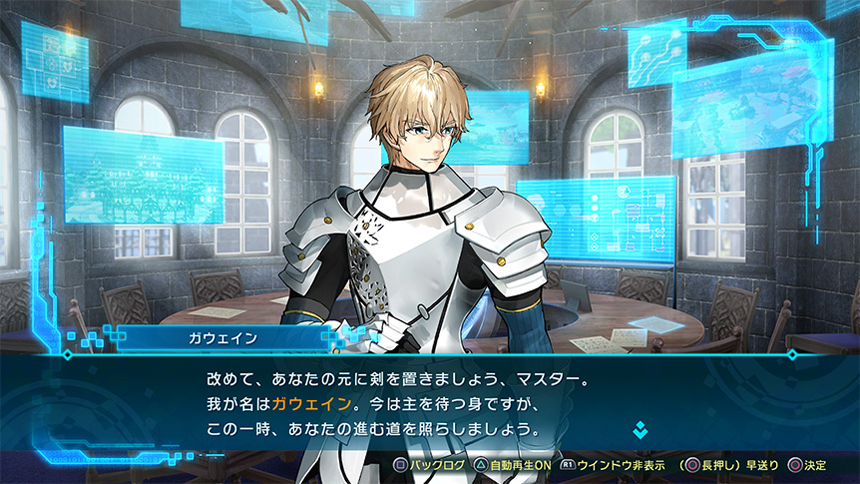Advance dialogue with the blue continue arrow
860x484 pixels.
coord(640,431)
